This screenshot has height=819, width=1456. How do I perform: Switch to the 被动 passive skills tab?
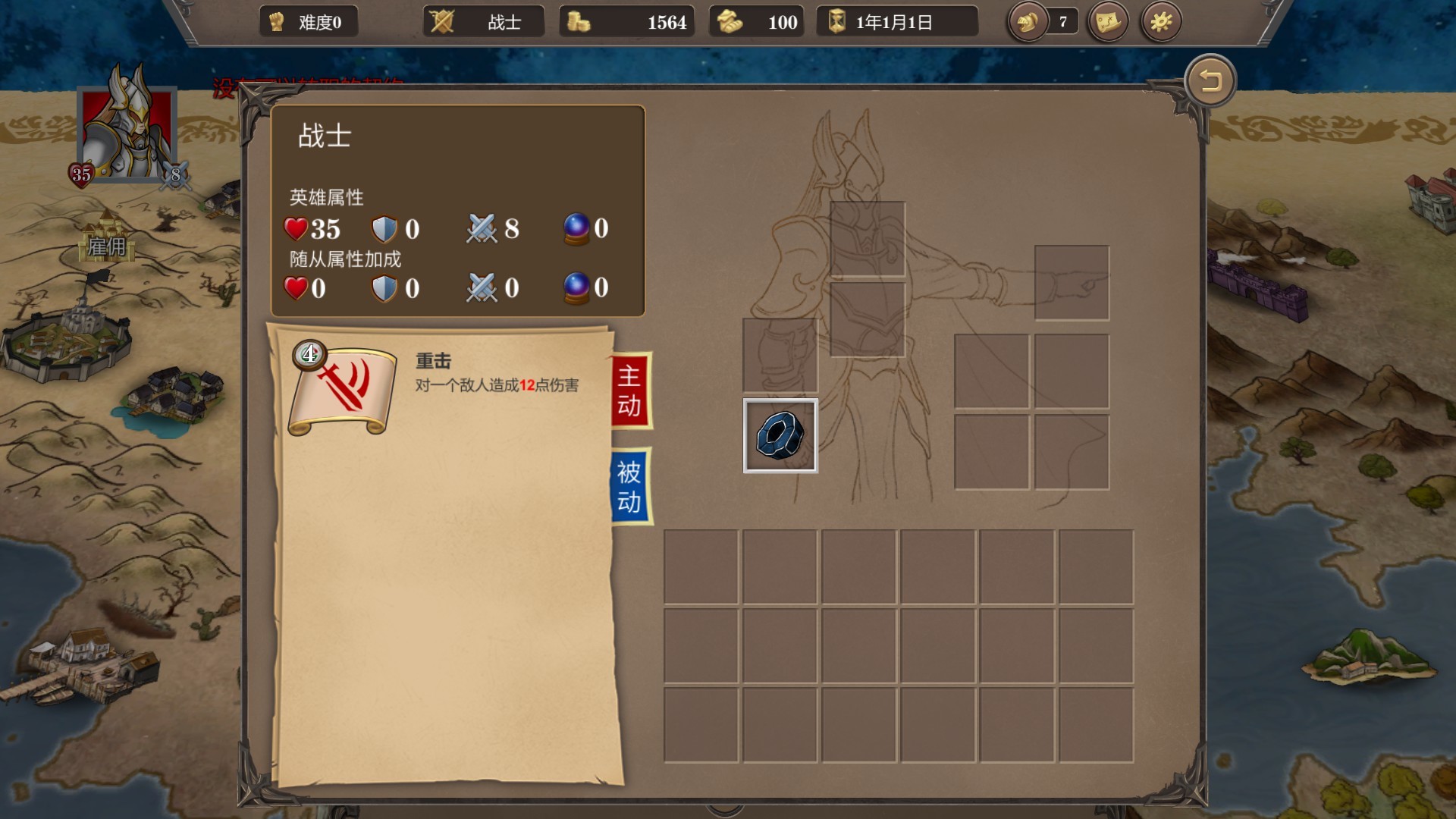click(x=632, y=485)
